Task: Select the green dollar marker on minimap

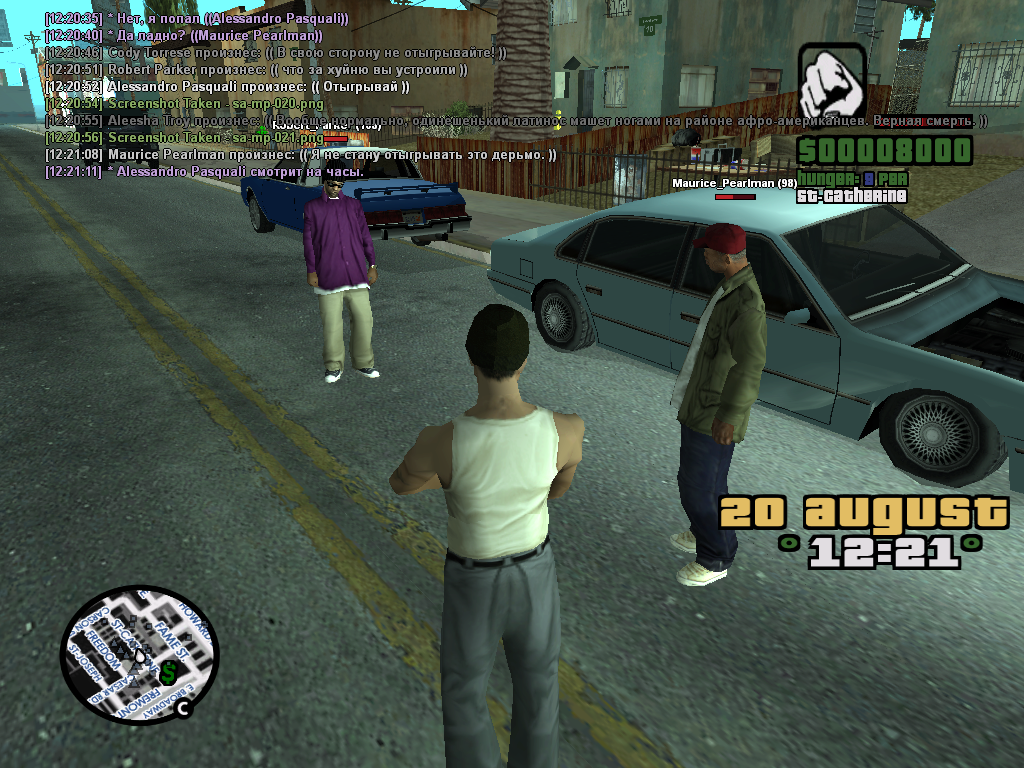Action: coord(169,672)
